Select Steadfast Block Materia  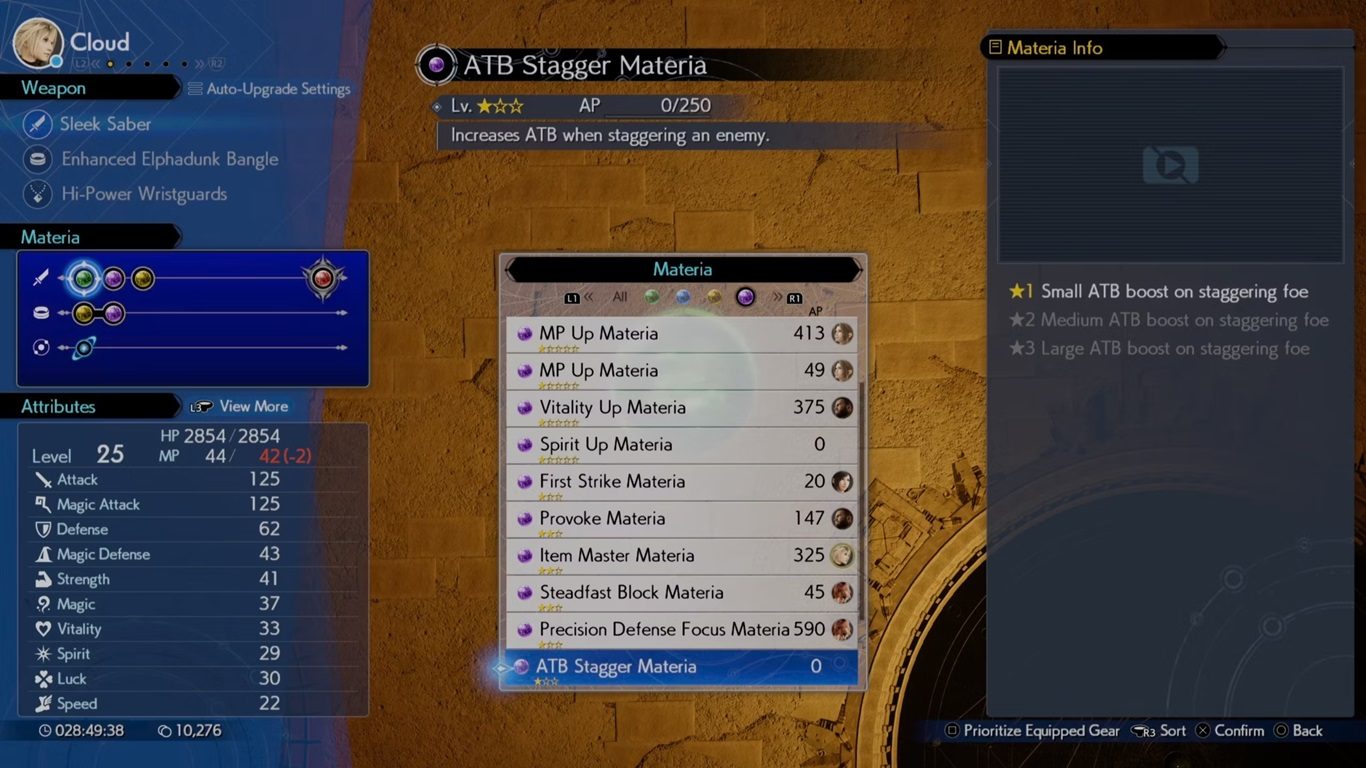pos(682,593)
